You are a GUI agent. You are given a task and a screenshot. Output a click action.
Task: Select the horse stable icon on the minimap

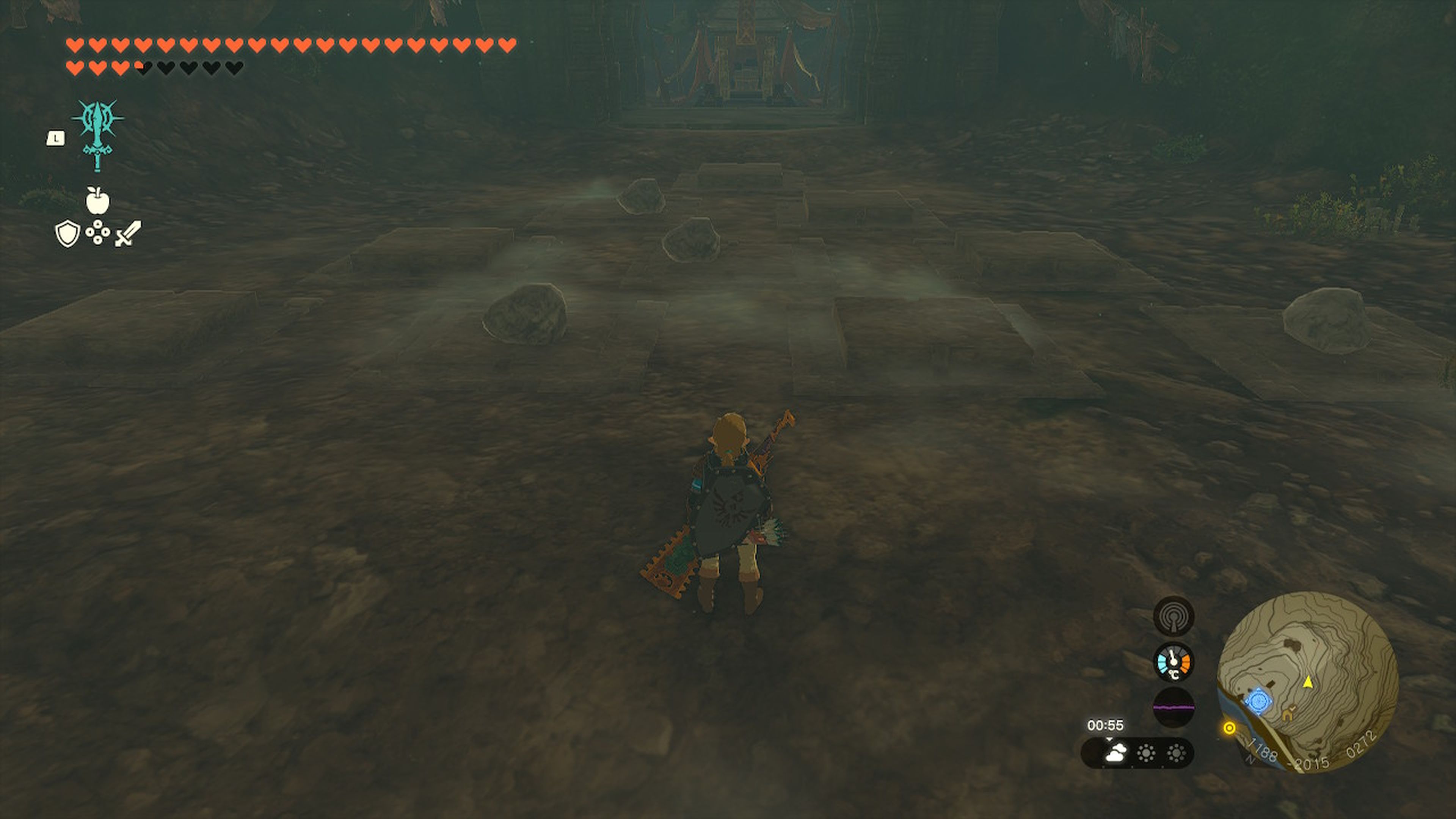(x=1289, y=714)
